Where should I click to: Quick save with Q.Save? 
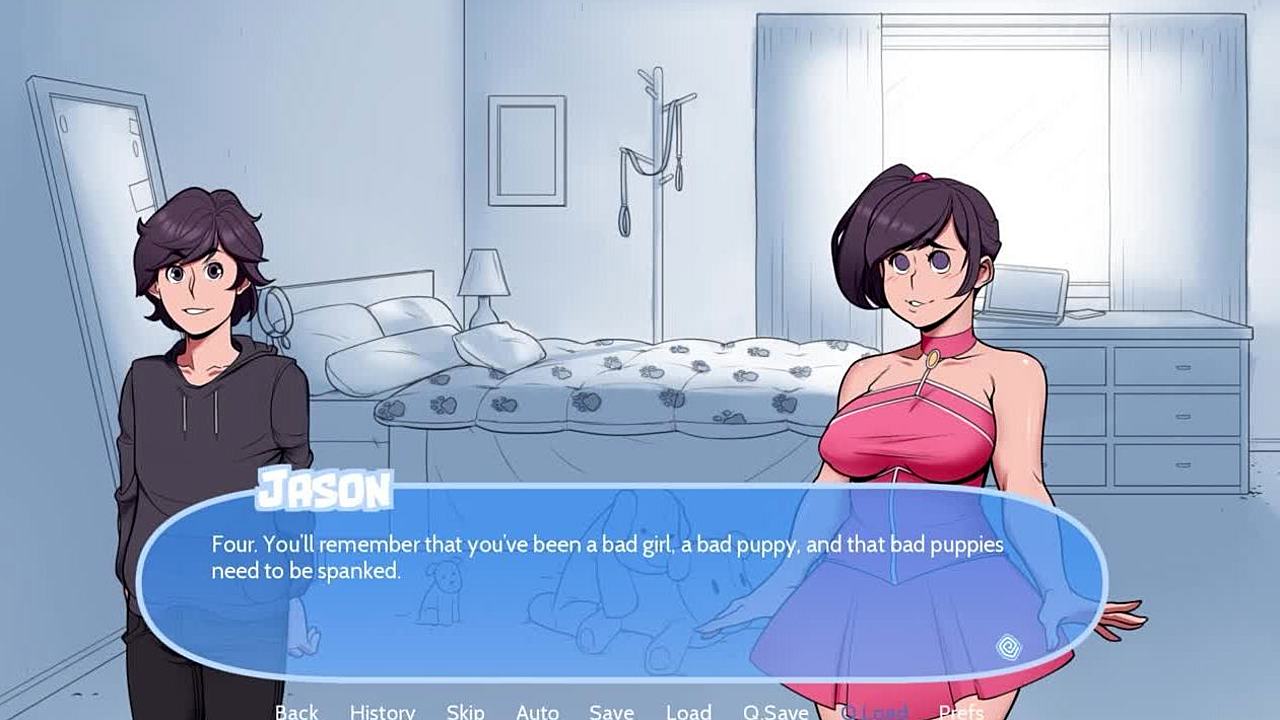[x=775, y=711]
